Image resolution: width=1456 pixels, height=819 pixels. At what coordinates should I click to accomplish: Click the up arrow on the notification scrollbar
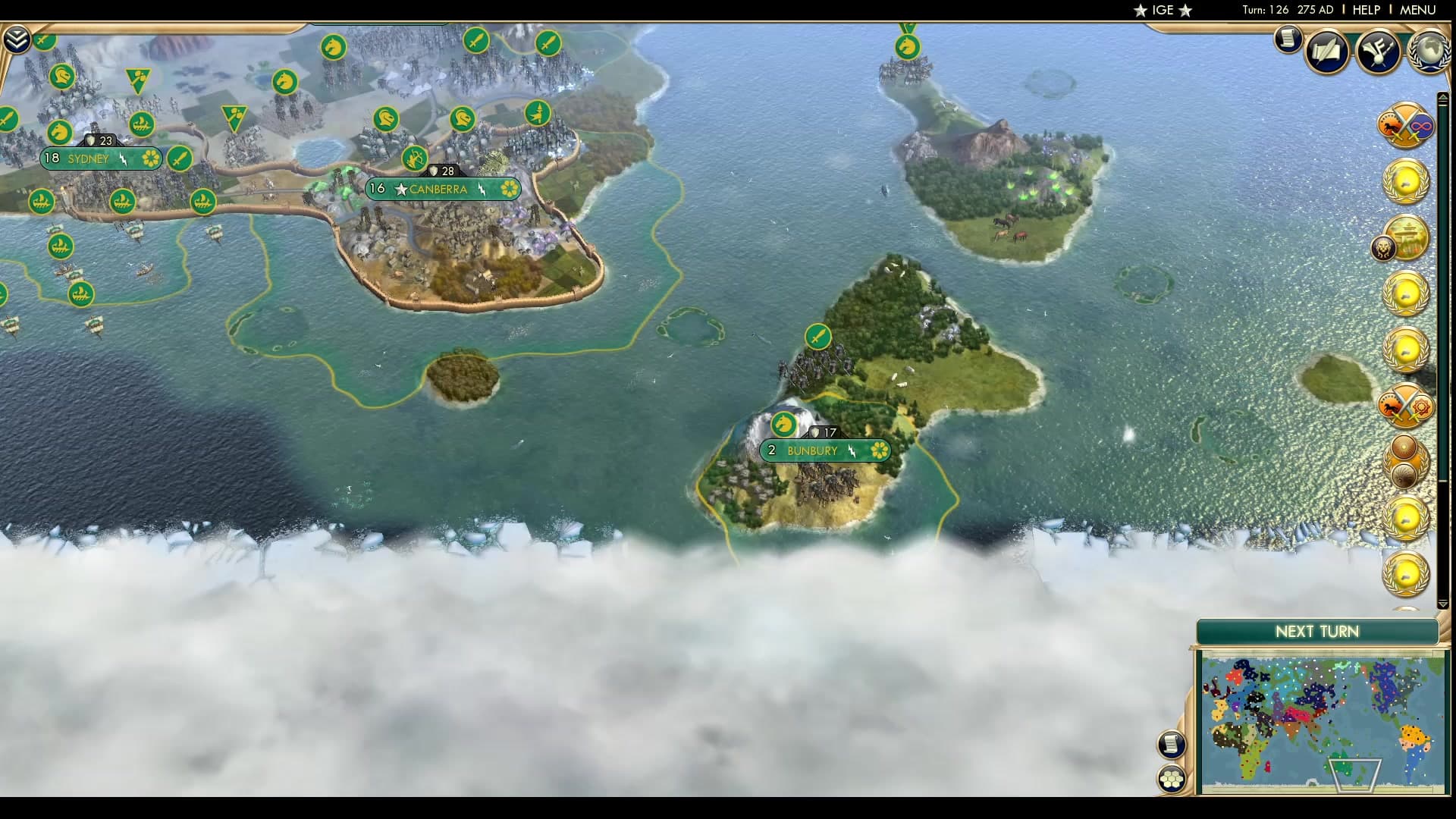1442,97
